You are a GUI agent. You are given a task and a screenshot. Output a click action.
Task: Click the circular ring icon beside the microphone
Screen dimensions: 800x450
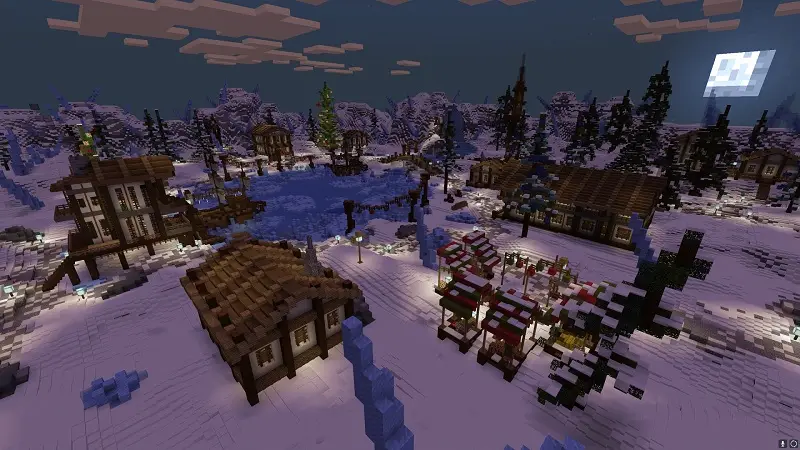click(792, 442)
